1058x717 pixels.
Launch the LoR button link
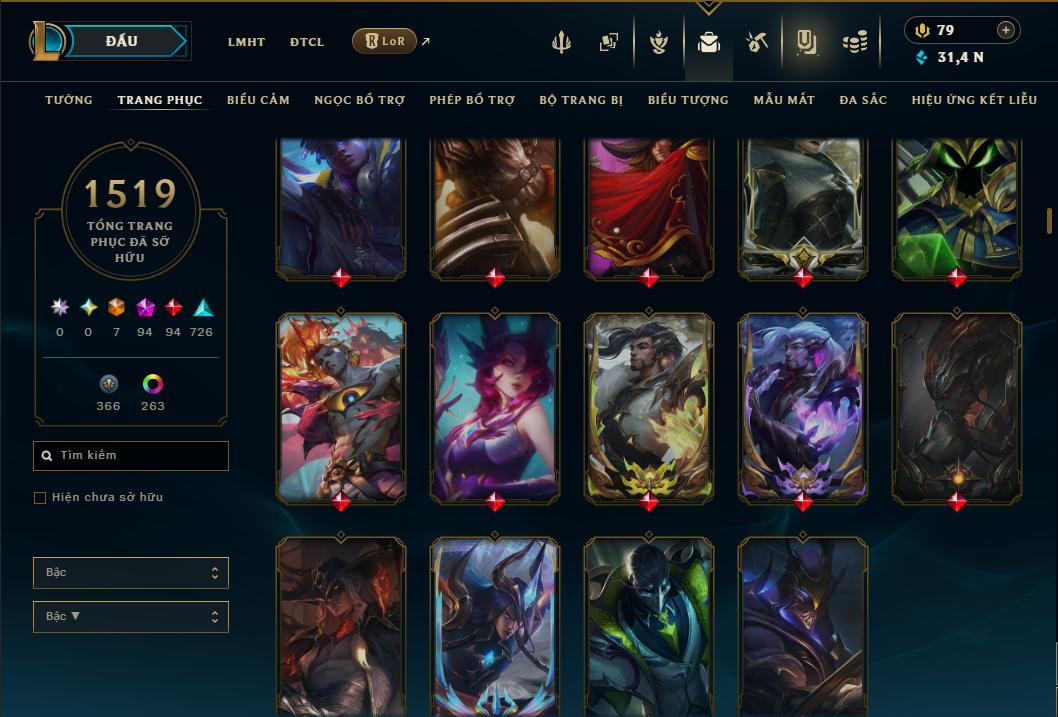(x=385, y=41)
